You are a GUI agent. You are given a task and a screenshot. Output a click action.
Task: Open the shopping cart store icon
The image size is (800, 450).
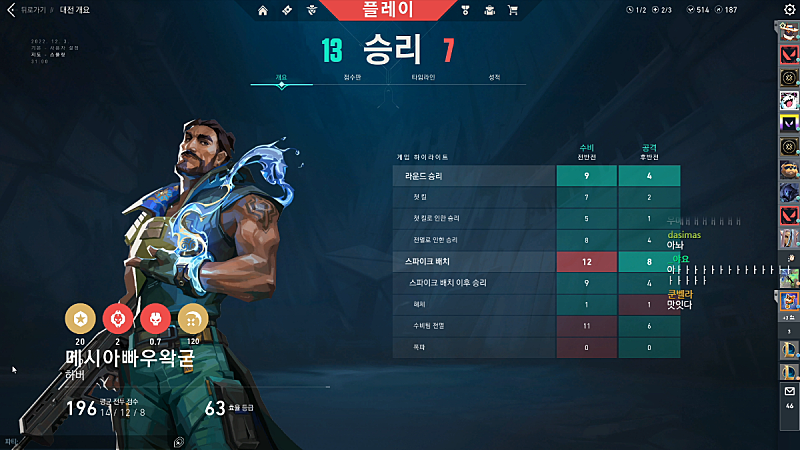(x=513, y=10)
